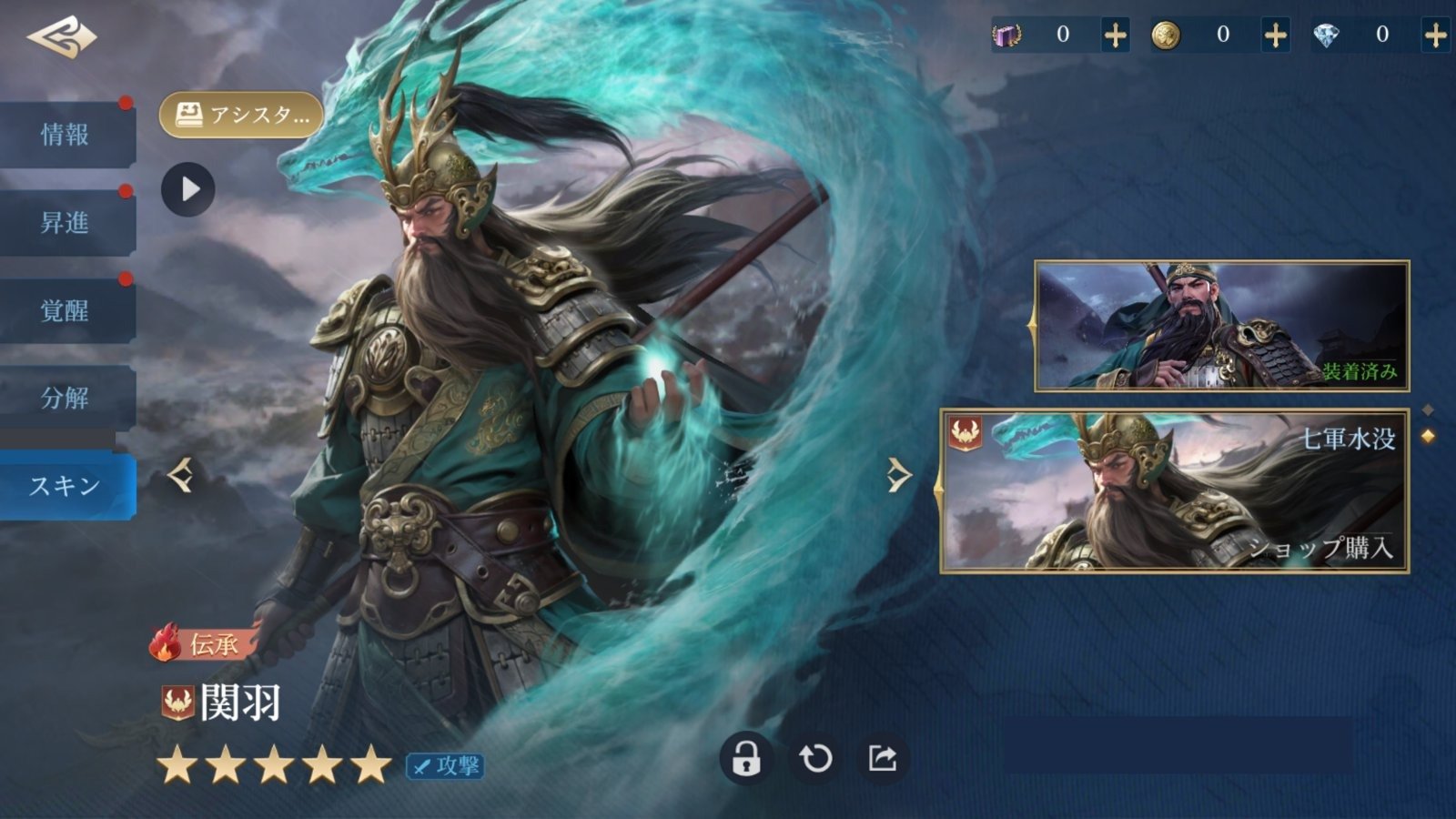
Task: Select the equipped default skin thumbnail
Action: [1221, 326]
